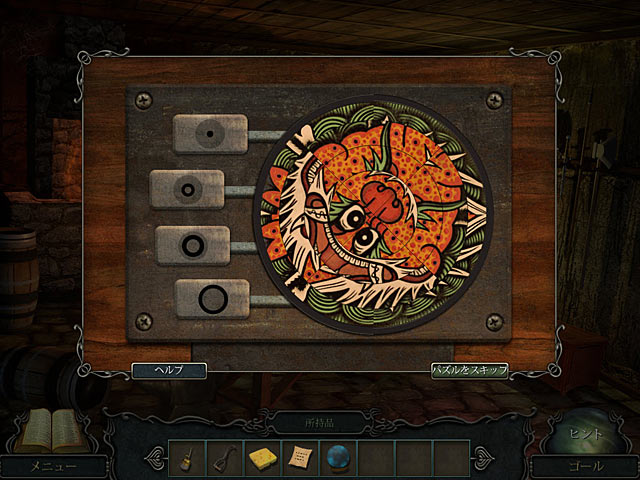Image resolution: width=640 pixels, height=480 pixels.
Task: Push the lever with the small dot
Action: pos(210,133)
